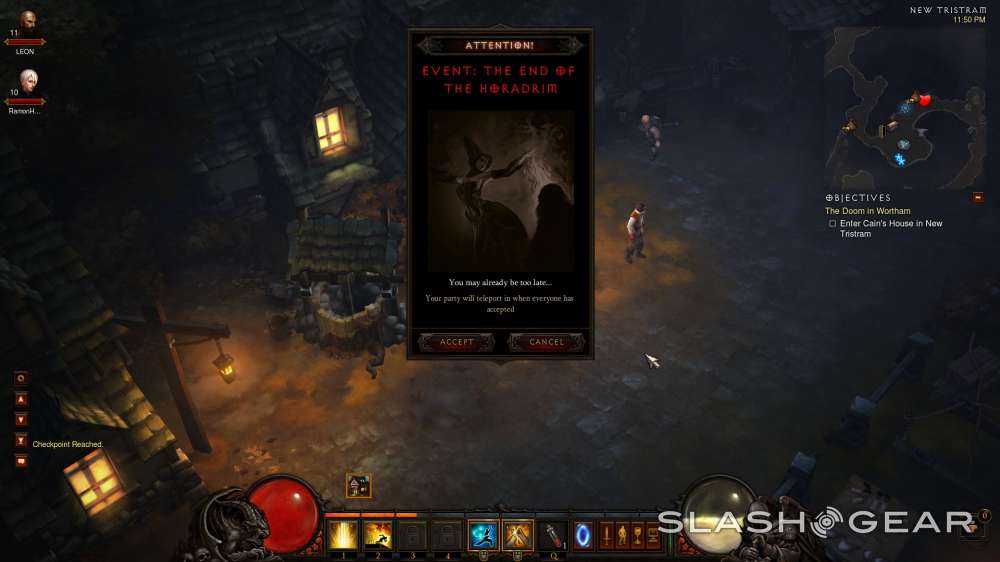Click the chat scroll-to-bottom arrow button
Screen dimensions: 1000x562
(21, 440)
